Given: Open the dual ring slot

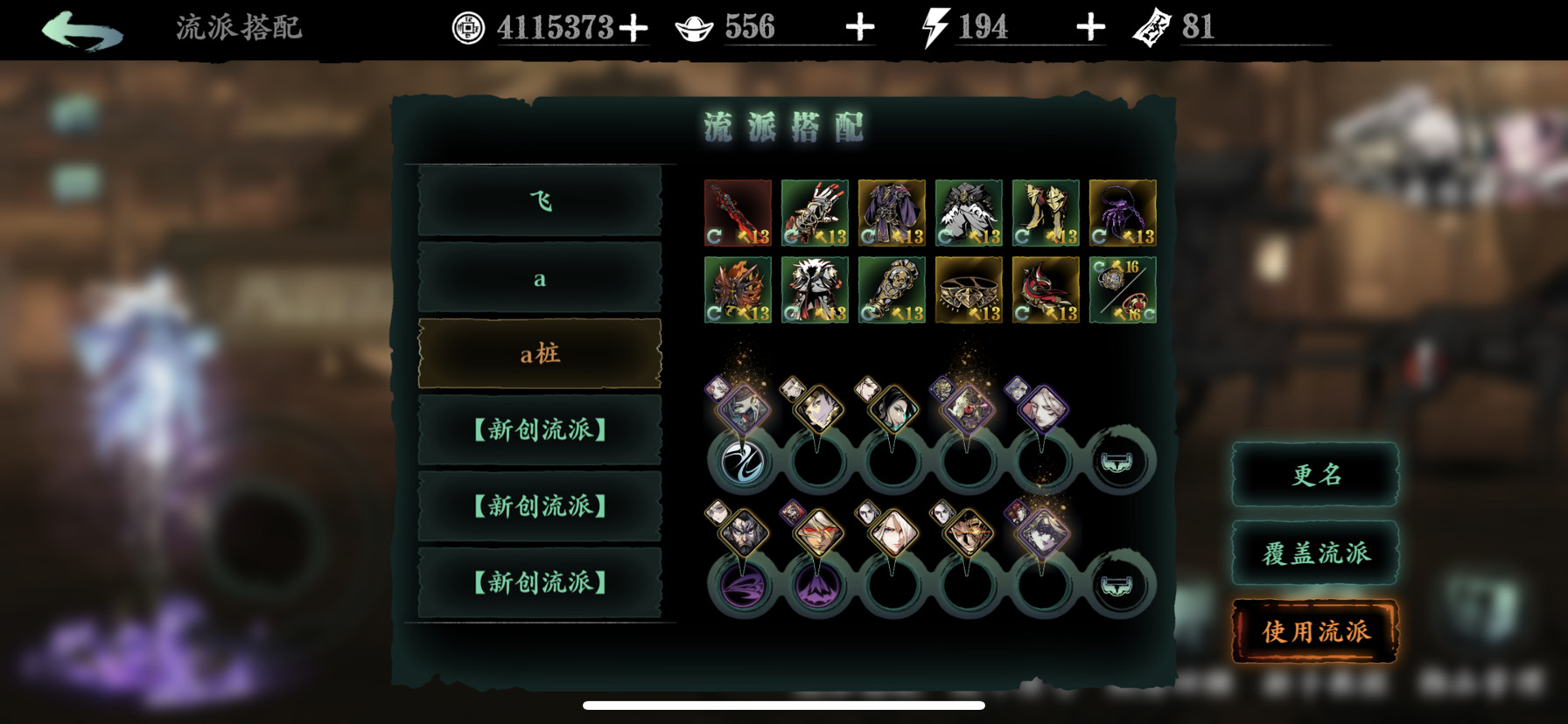Looking at the screenshot, I should click(1123, 290).
